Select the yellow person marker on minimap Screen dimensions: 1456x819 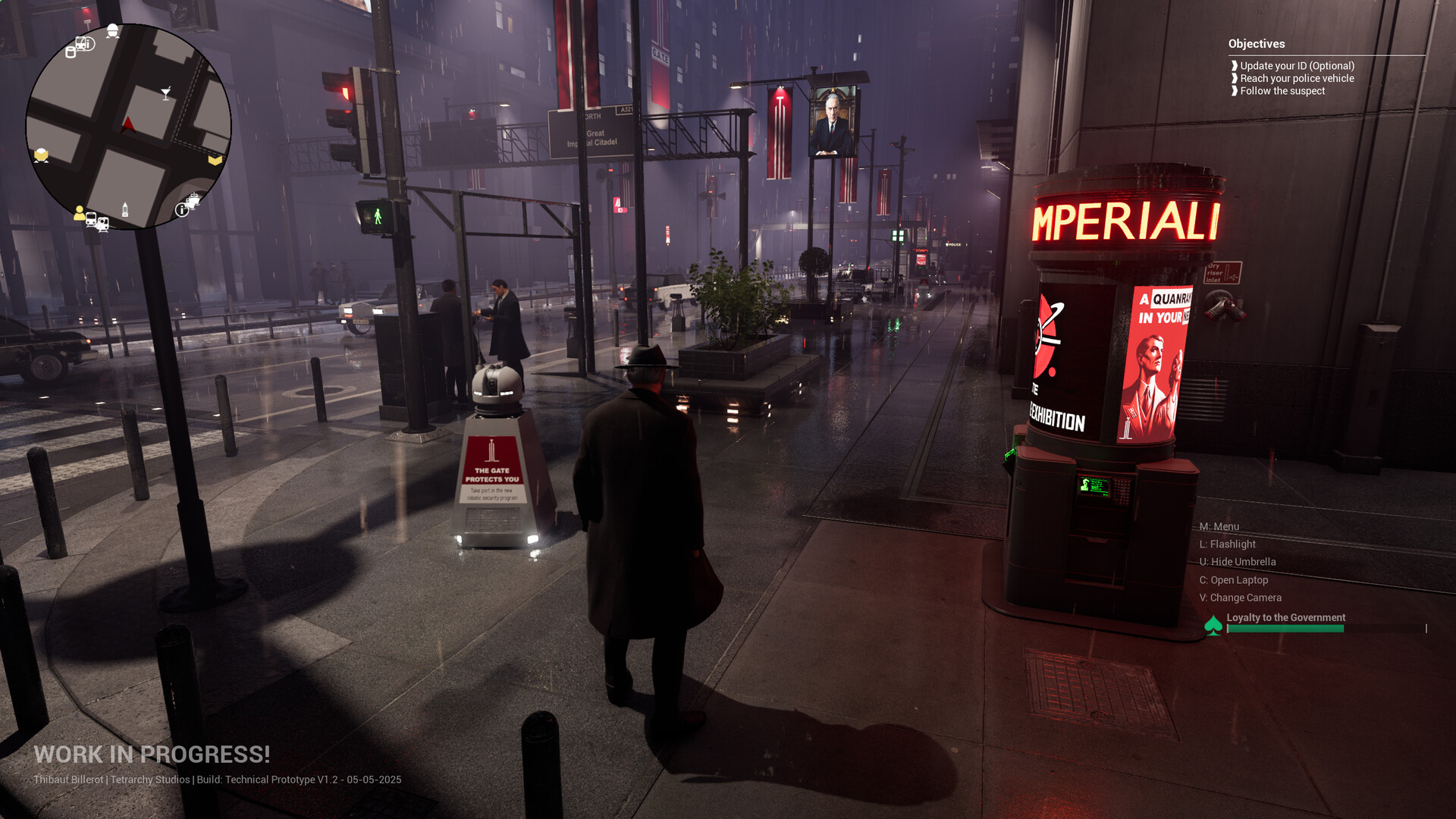(79, 214)
